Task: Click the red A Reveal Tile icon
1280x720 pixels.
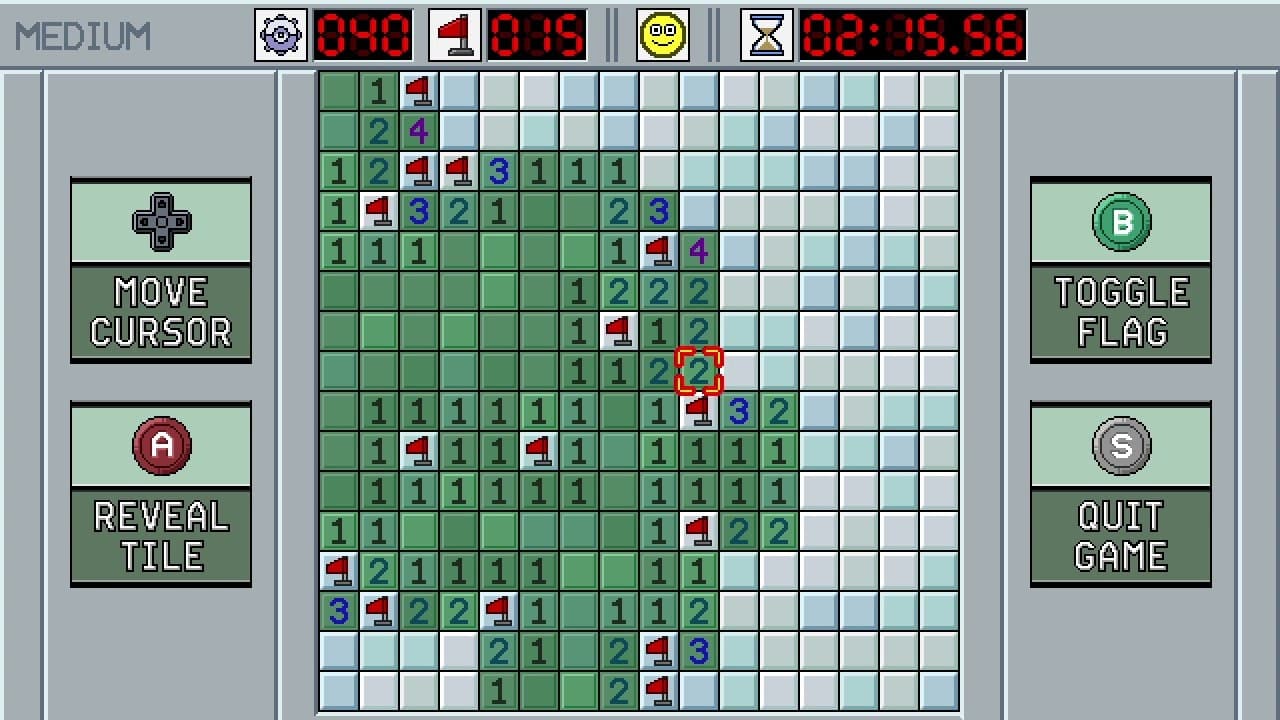Action: [x=160, y=446]
